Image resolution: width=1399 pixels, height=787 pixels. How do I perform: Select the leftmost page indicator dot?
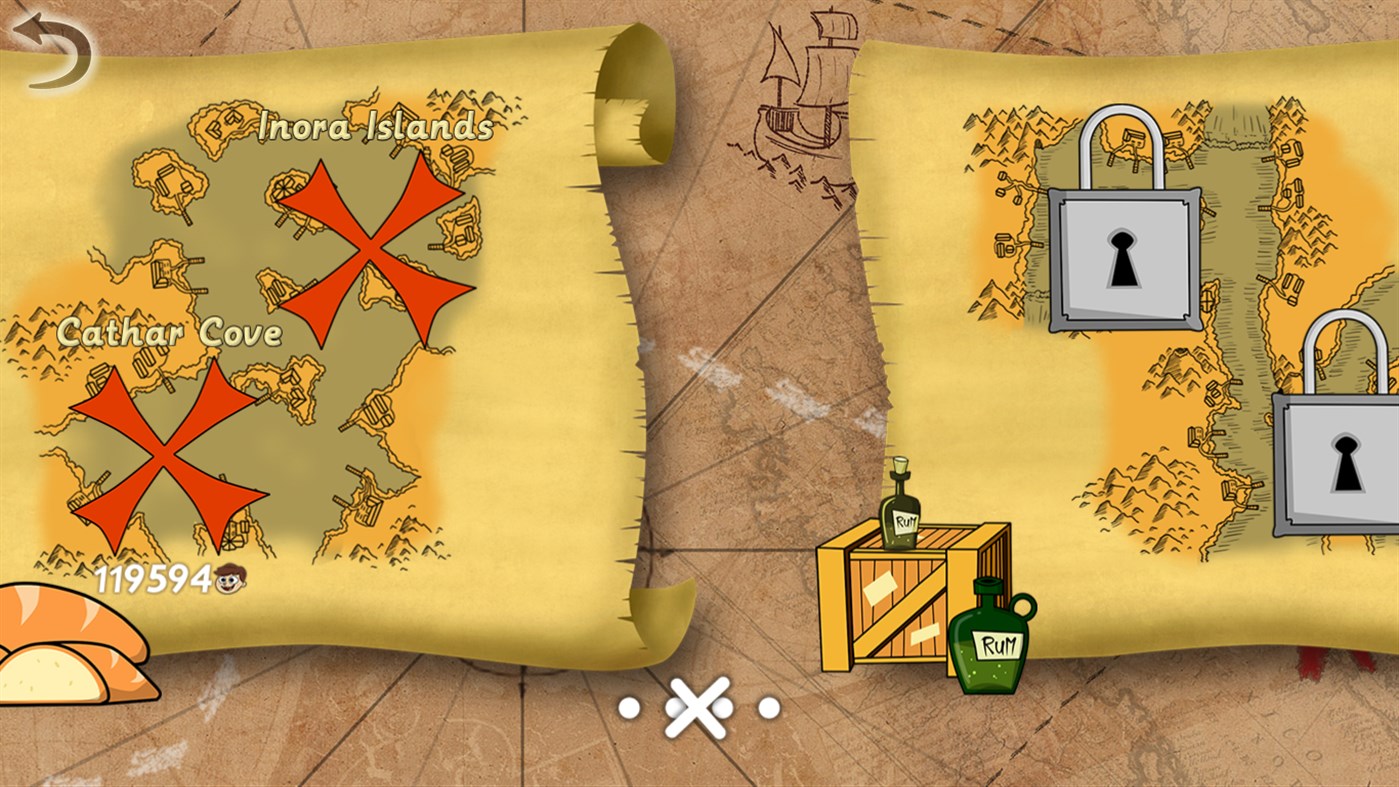tap(630, 708)
